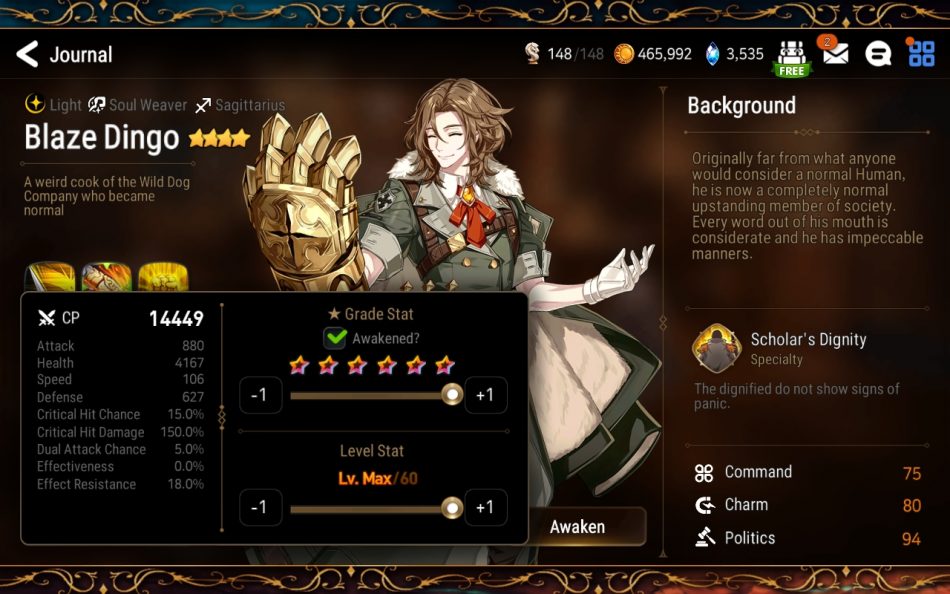Tap the skystone crystal currency icon
This screenshot has height=594, width=950.
pyautogui.click(x=712, y=54)
